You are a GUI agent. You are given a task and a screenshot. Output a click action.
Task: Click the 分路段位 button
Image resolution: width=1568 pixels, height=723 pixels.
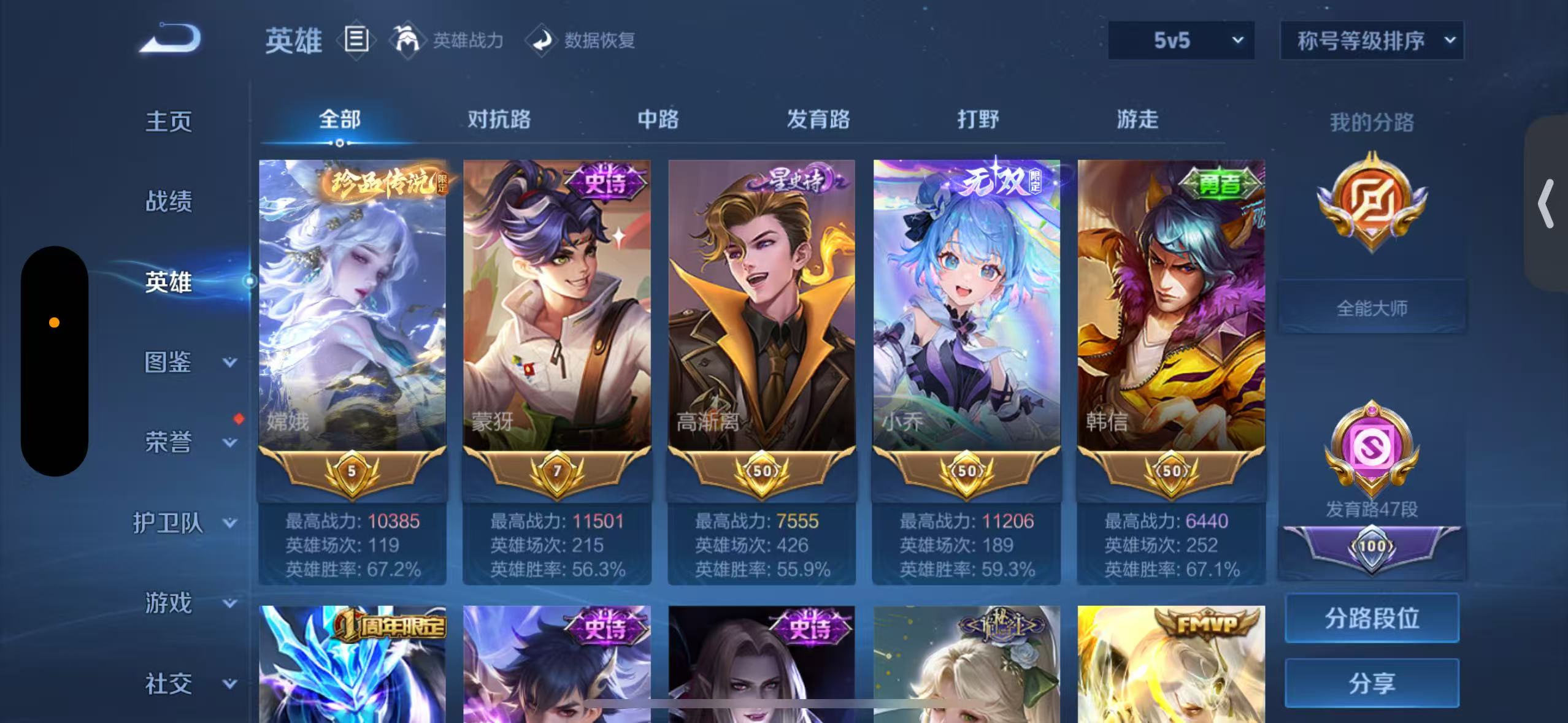pyautogui.click(x=1372, y=618)
